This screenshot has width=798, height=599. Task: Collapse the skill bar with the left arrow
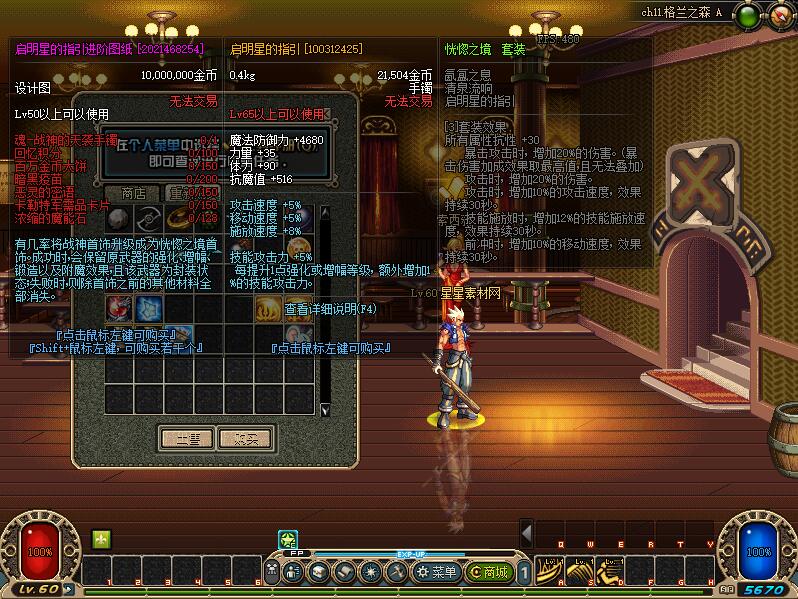[526, 531]
